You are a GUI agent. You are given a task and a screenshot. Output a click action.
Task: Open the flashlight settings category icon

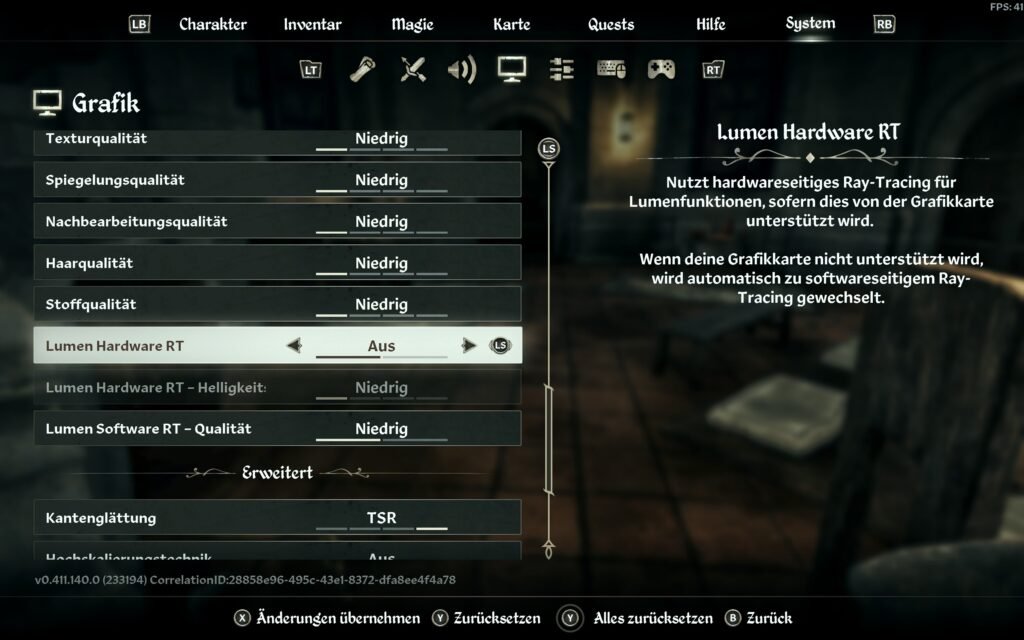click(362, 69)
